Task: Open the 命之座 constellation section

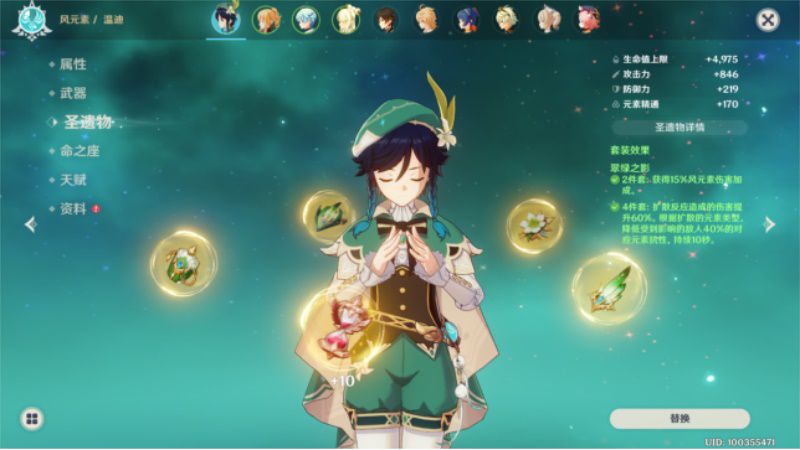Action: point(79,151)
